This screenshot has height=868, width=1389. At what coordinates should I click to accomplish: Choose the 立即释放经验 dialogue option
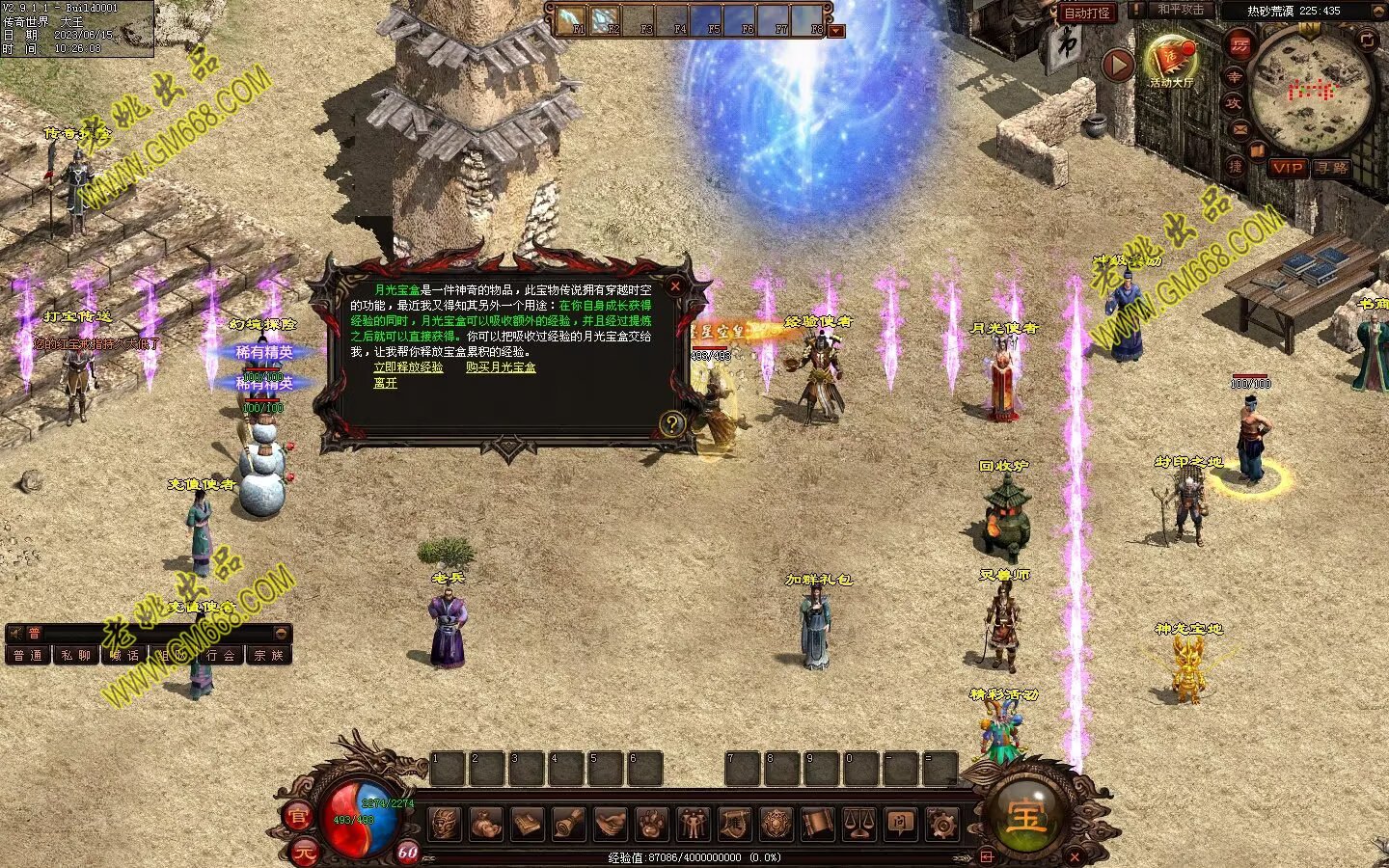[x=408, y=367]
